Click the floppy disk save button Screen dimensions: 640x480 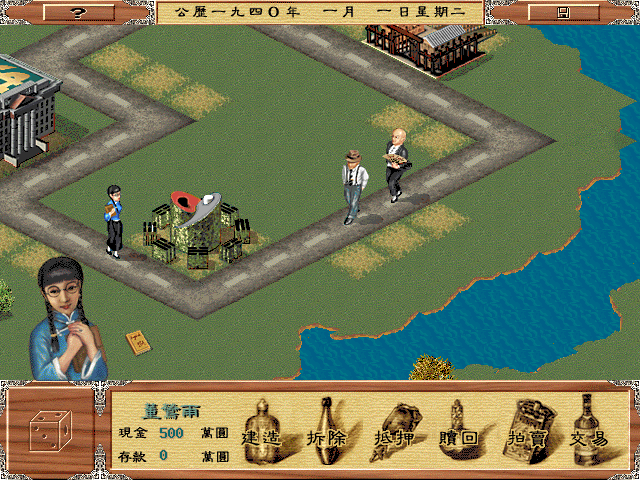point(563,12)
